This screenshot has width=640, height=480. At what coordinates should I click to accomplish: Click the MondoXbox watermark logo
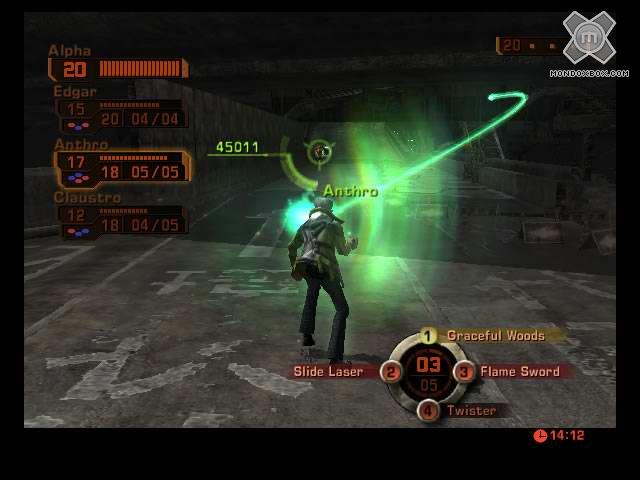[590, 41]
